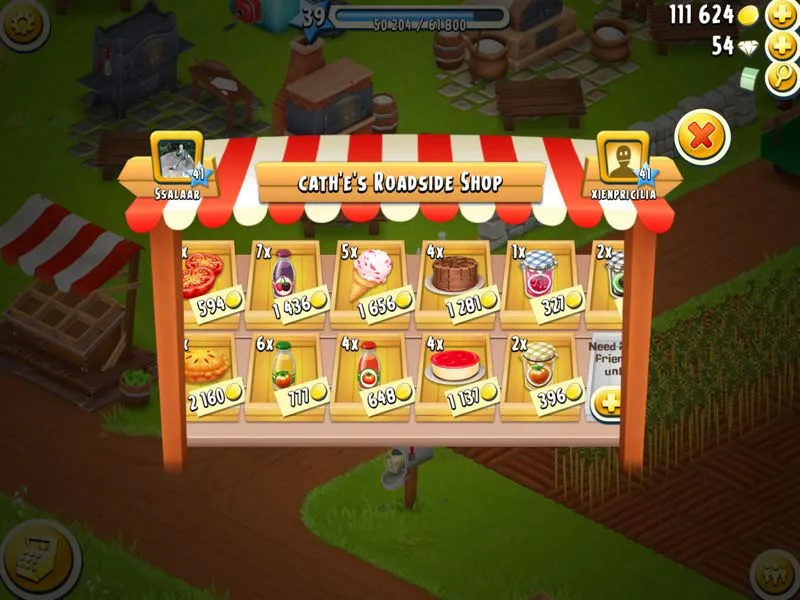Close the roadside shop with the red X
This screenshot has width=800, height=600.
coord(702,136)
